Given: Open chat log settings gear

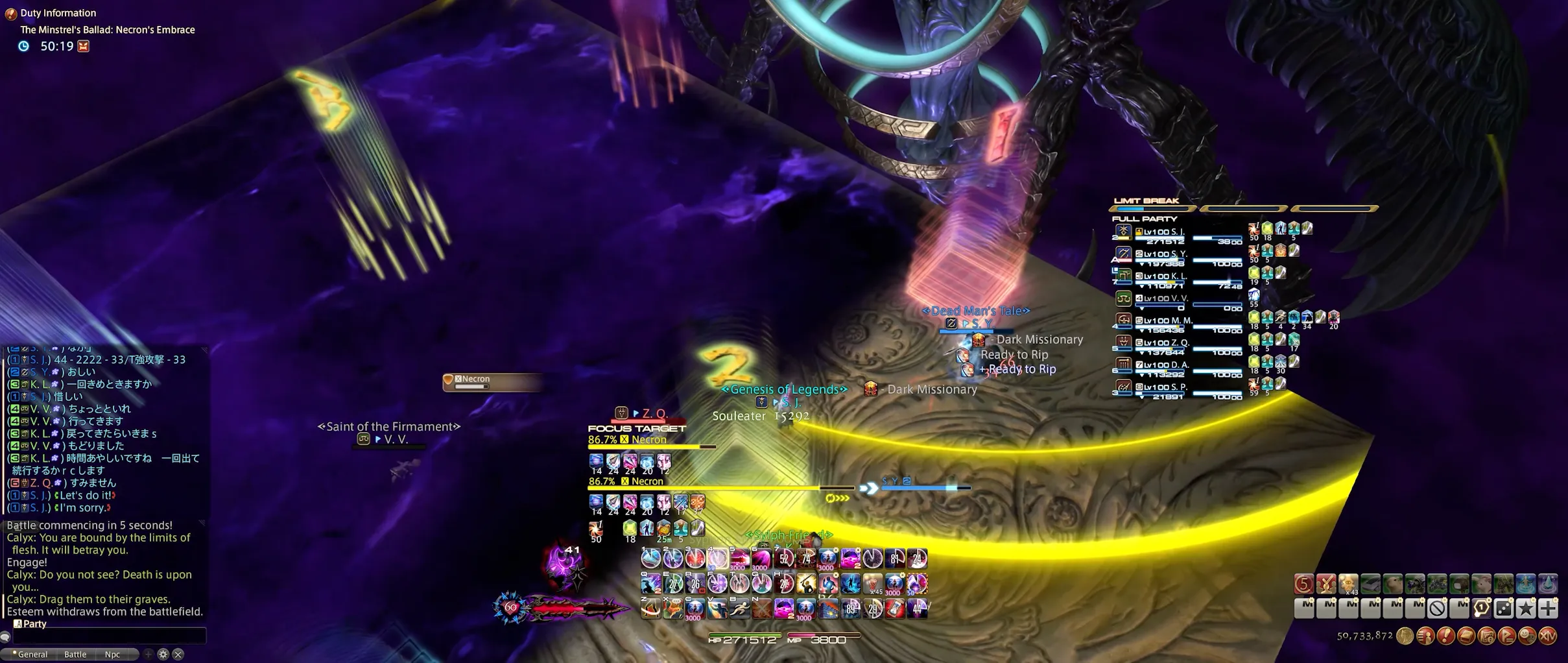Looking at the screenshot, I should [x=163, y=654].
